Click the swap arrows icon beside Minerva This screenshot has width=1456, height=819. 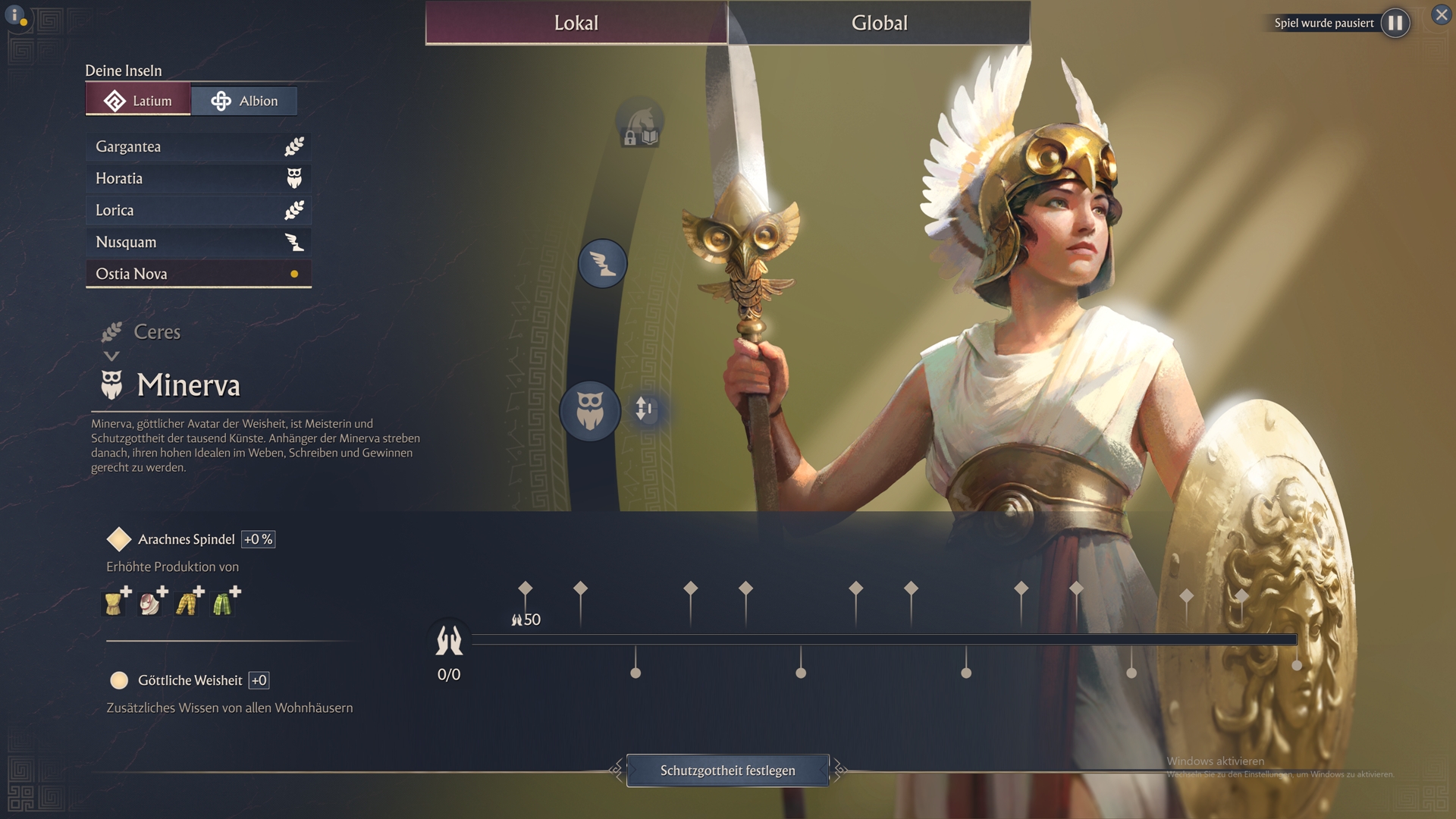(x=644, y=409)
